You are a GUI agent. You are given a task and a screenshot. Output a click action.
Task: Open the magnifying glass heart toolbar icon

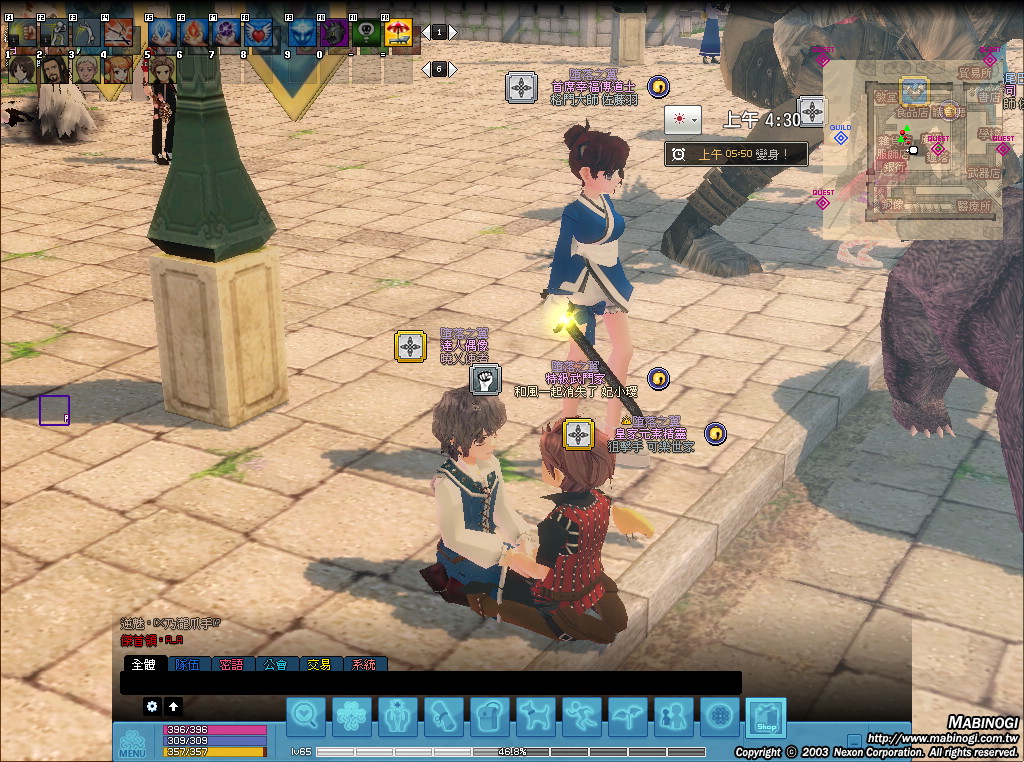click(306, 717)
